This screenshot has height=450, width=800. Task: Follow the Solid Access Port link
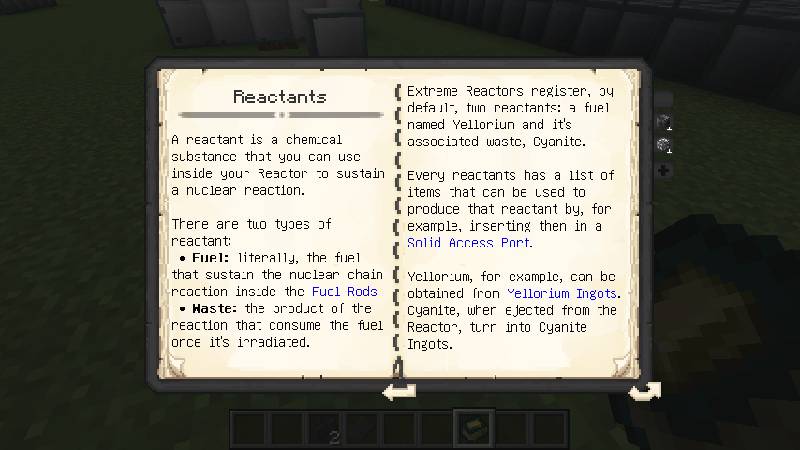469,243
